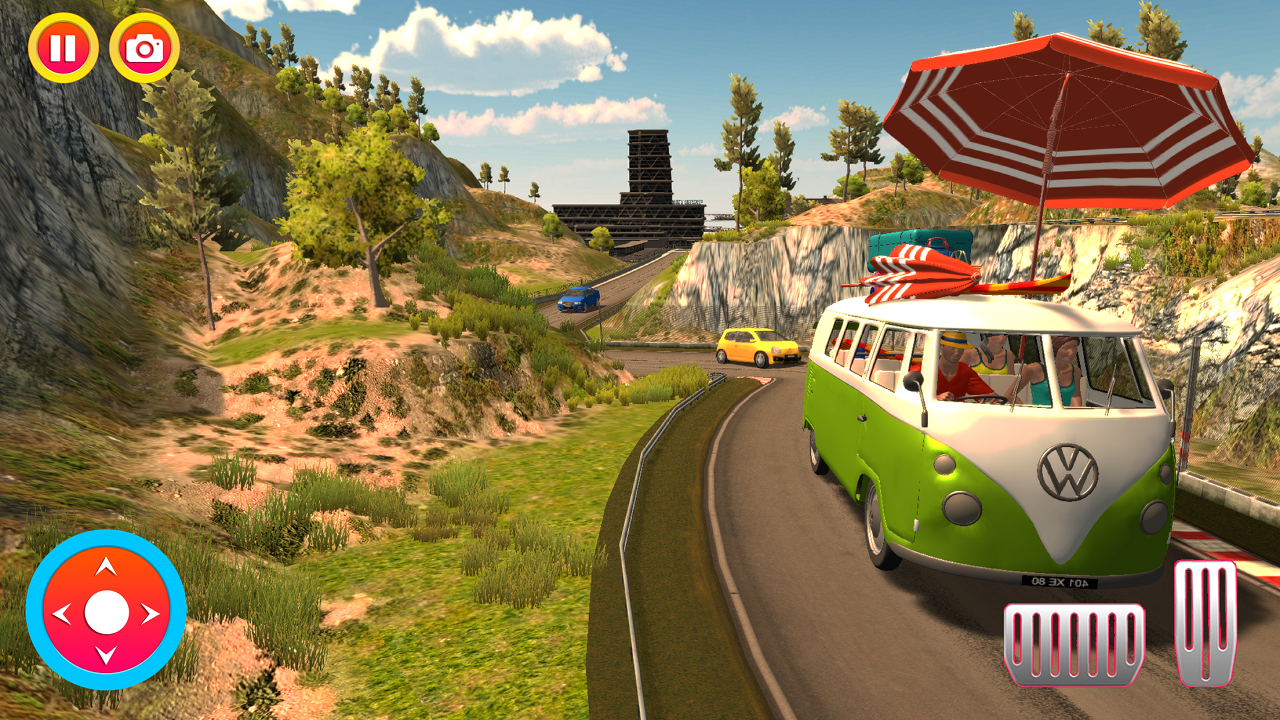Image resolution: width=1280 pixels, height=720 pixels.
Task: Tap the camera icon button
Action: 144,47
